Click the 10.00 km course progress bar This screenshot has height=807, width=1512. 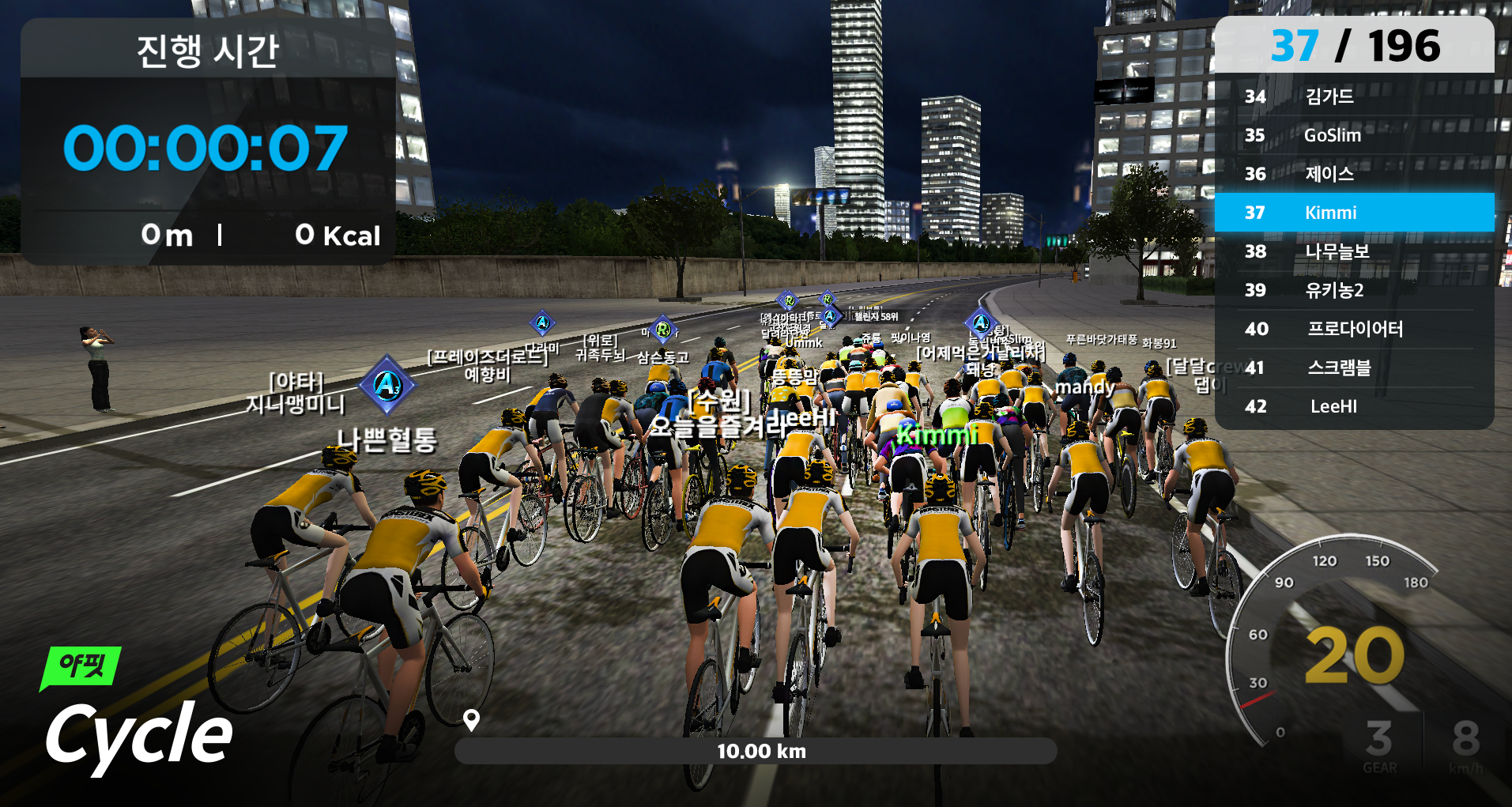[x=755, y=751]
